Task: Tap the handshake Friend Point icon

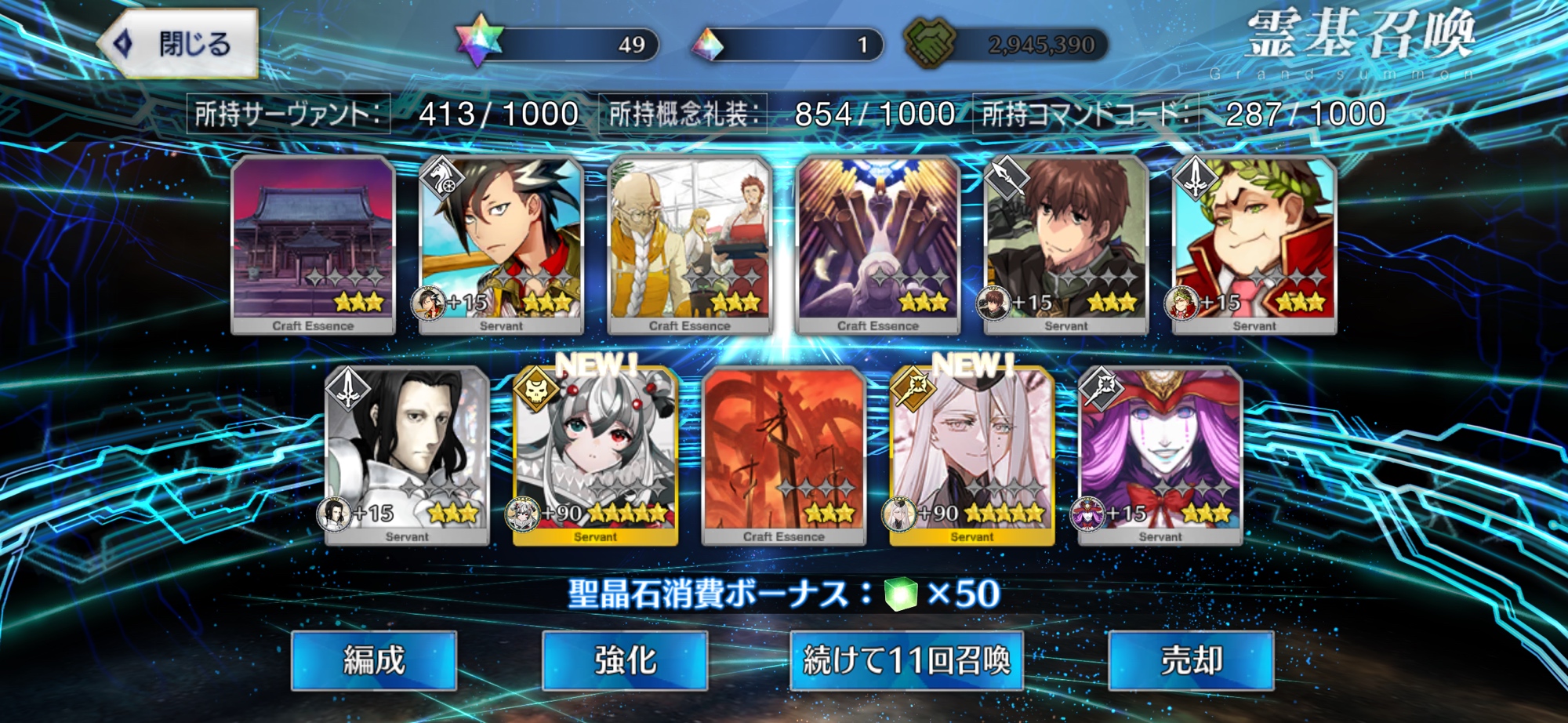Action: click(x=930, y=42)
